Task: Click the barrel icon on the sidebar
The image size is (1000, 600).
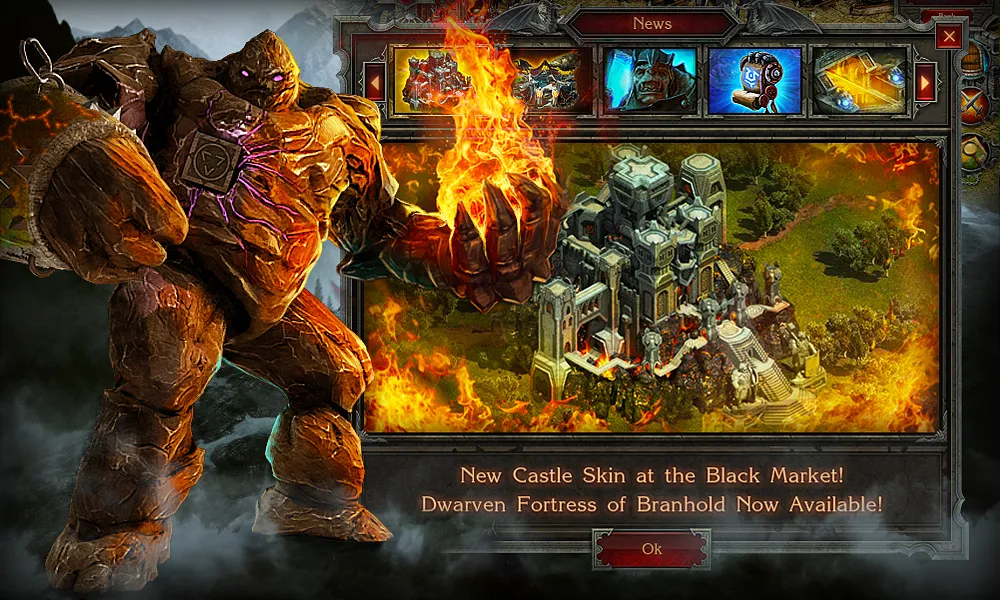Action: (974, 58)
